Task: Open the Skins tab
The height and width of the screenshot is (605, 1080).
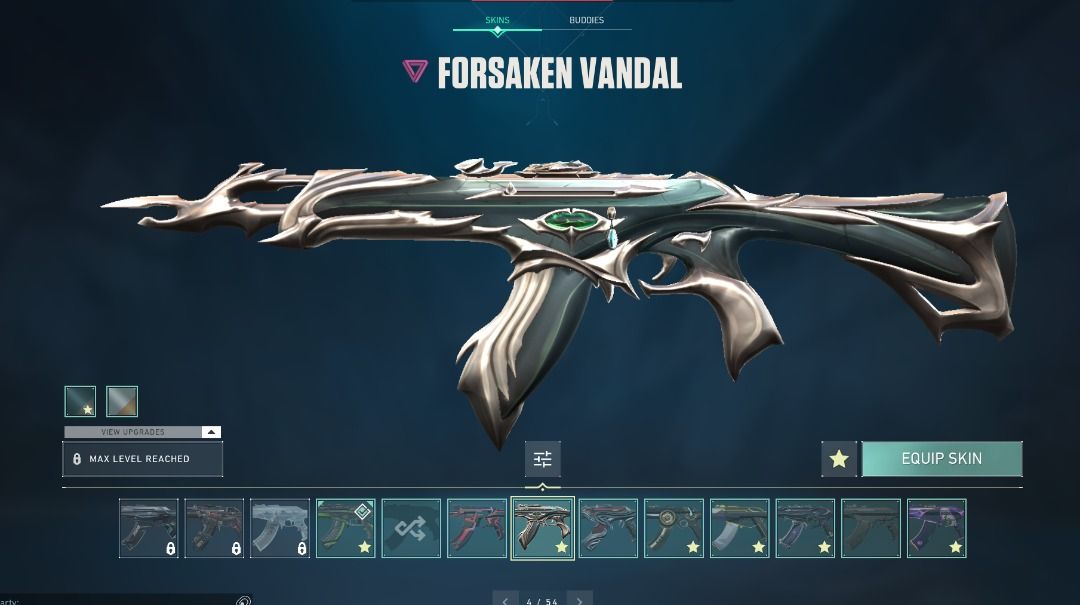Action: pos(497,20)
